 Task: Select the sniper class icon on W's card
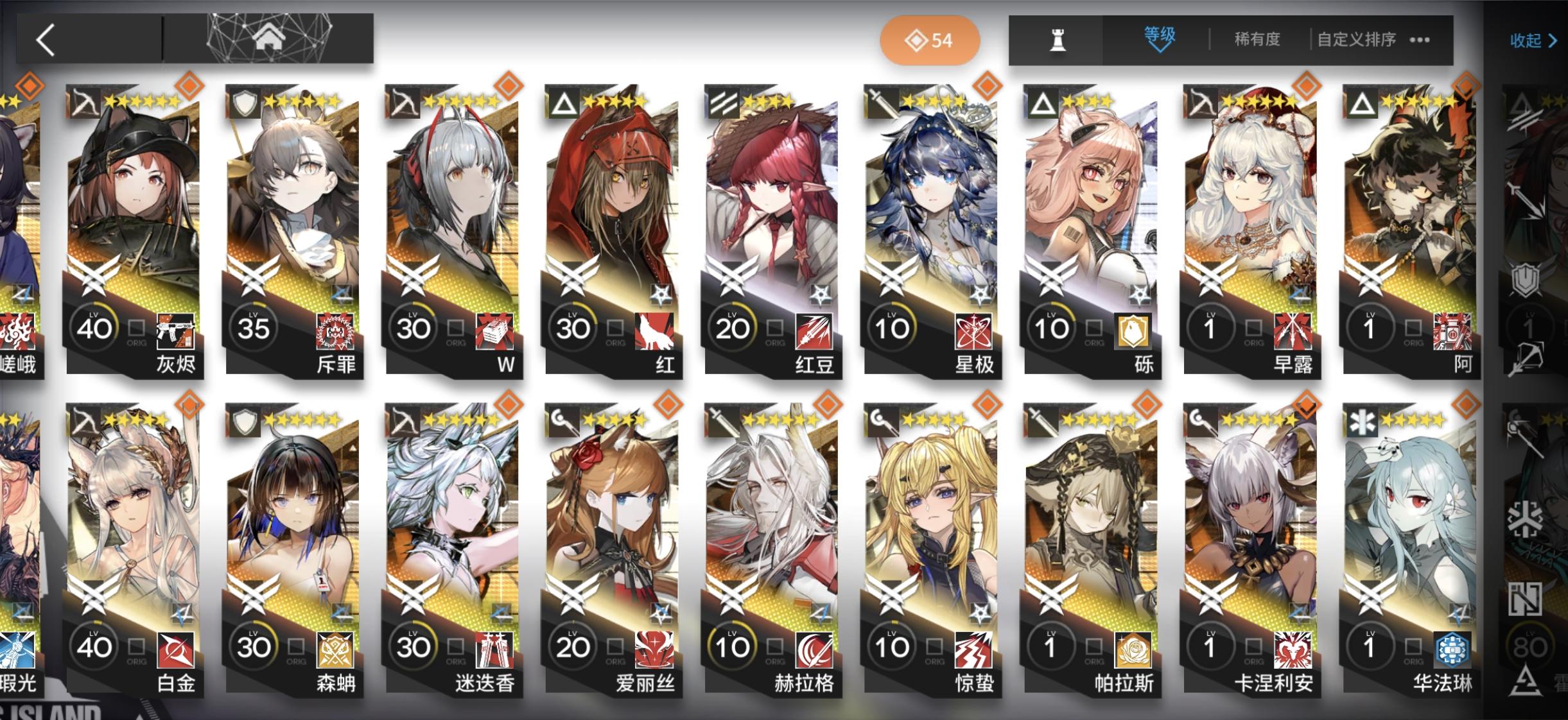click(400, 101)
